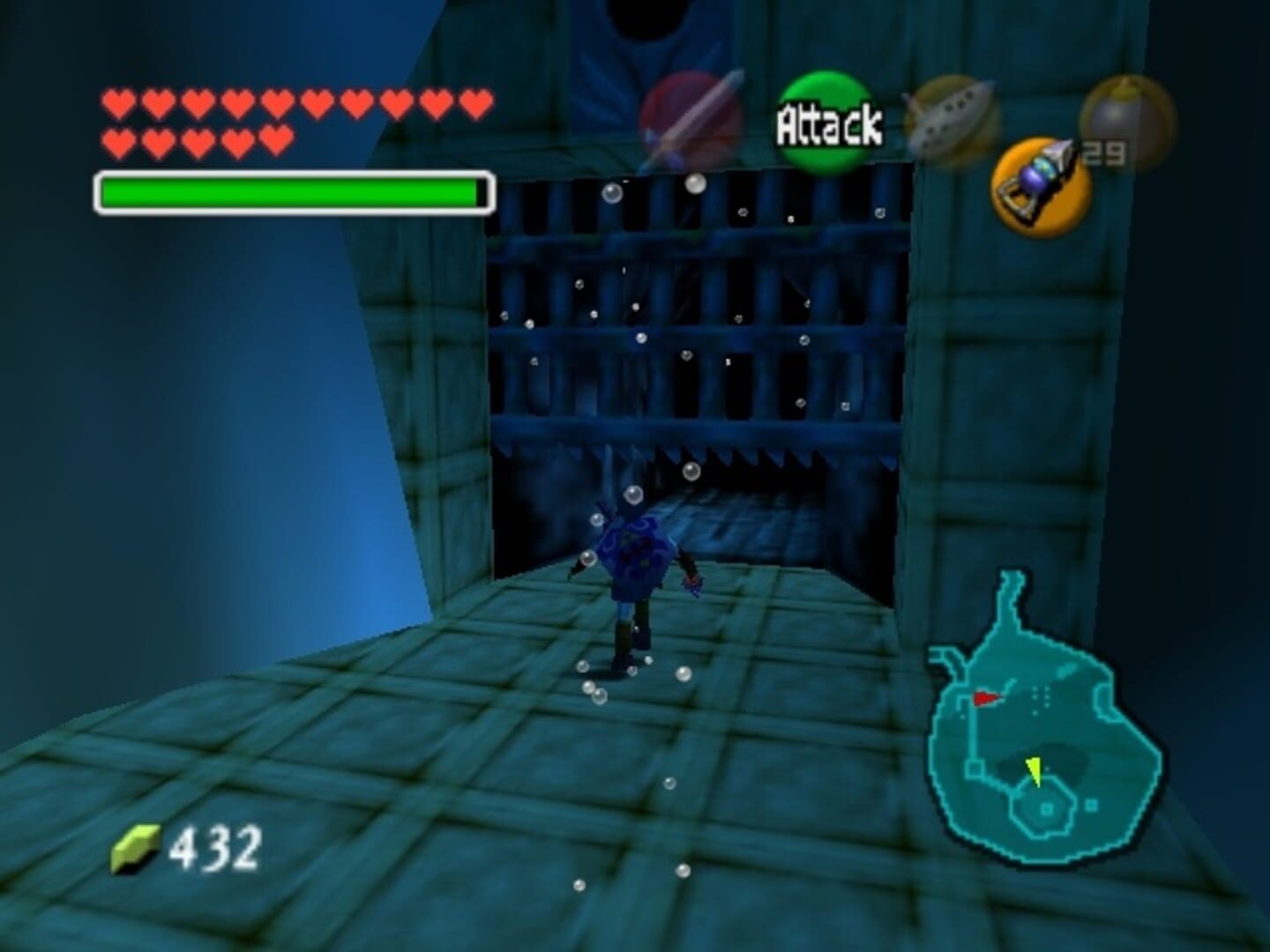1270x952 pixels.
Task: Click the rupee count showing 432
Action: 216,847
